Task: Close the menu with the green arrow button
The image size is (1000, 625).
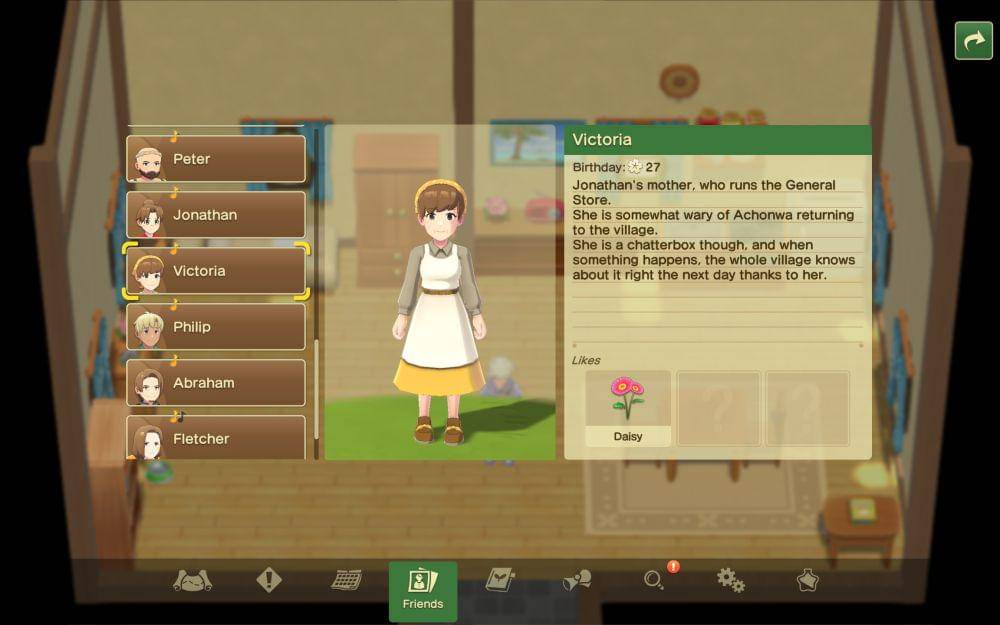Action: 973,41
